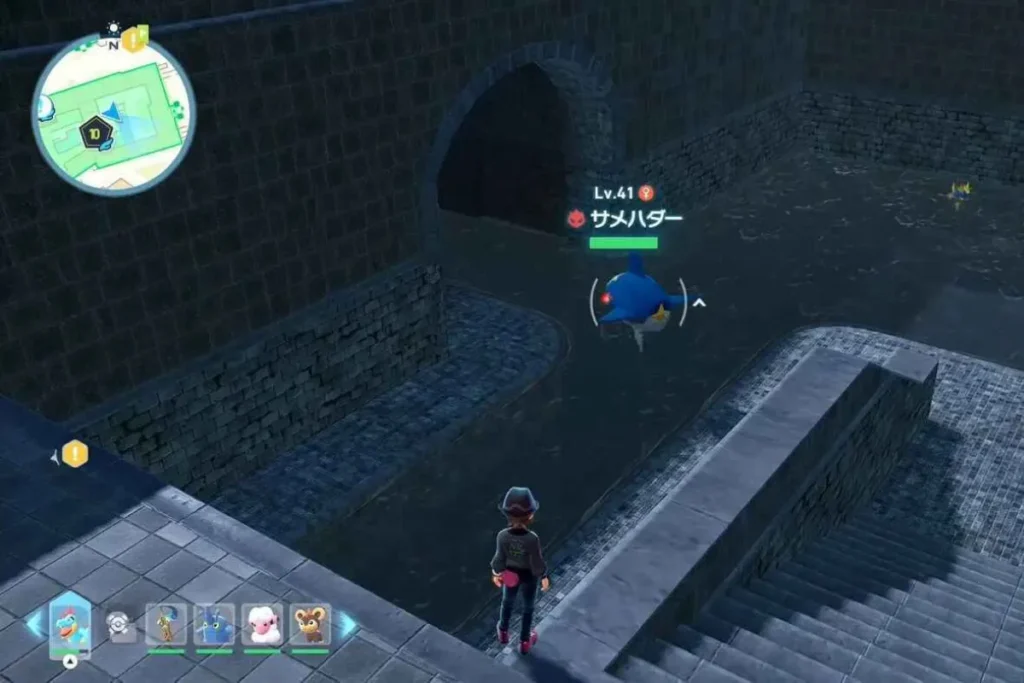Select the tall yellow Pokémon party slot

(166, 624)
